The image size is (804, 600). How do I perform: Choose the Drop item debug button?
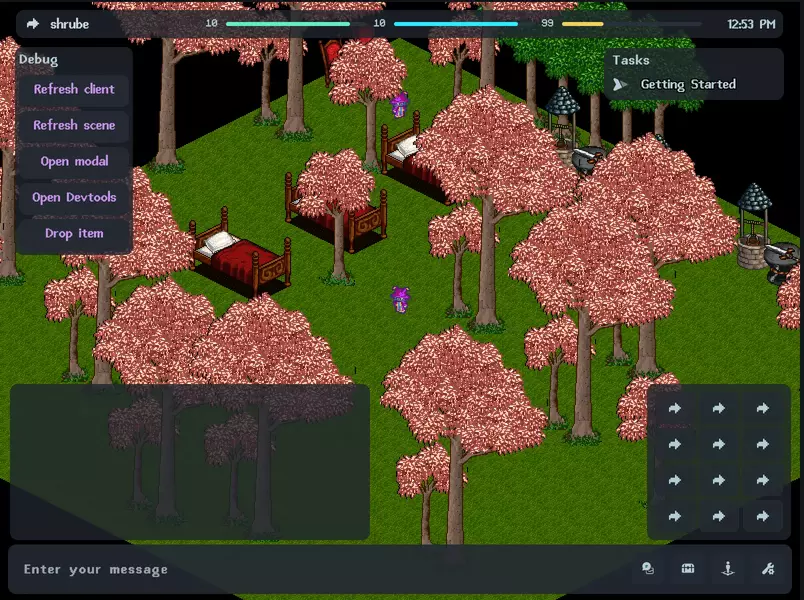pyautogui.click(x=74, y=234)
